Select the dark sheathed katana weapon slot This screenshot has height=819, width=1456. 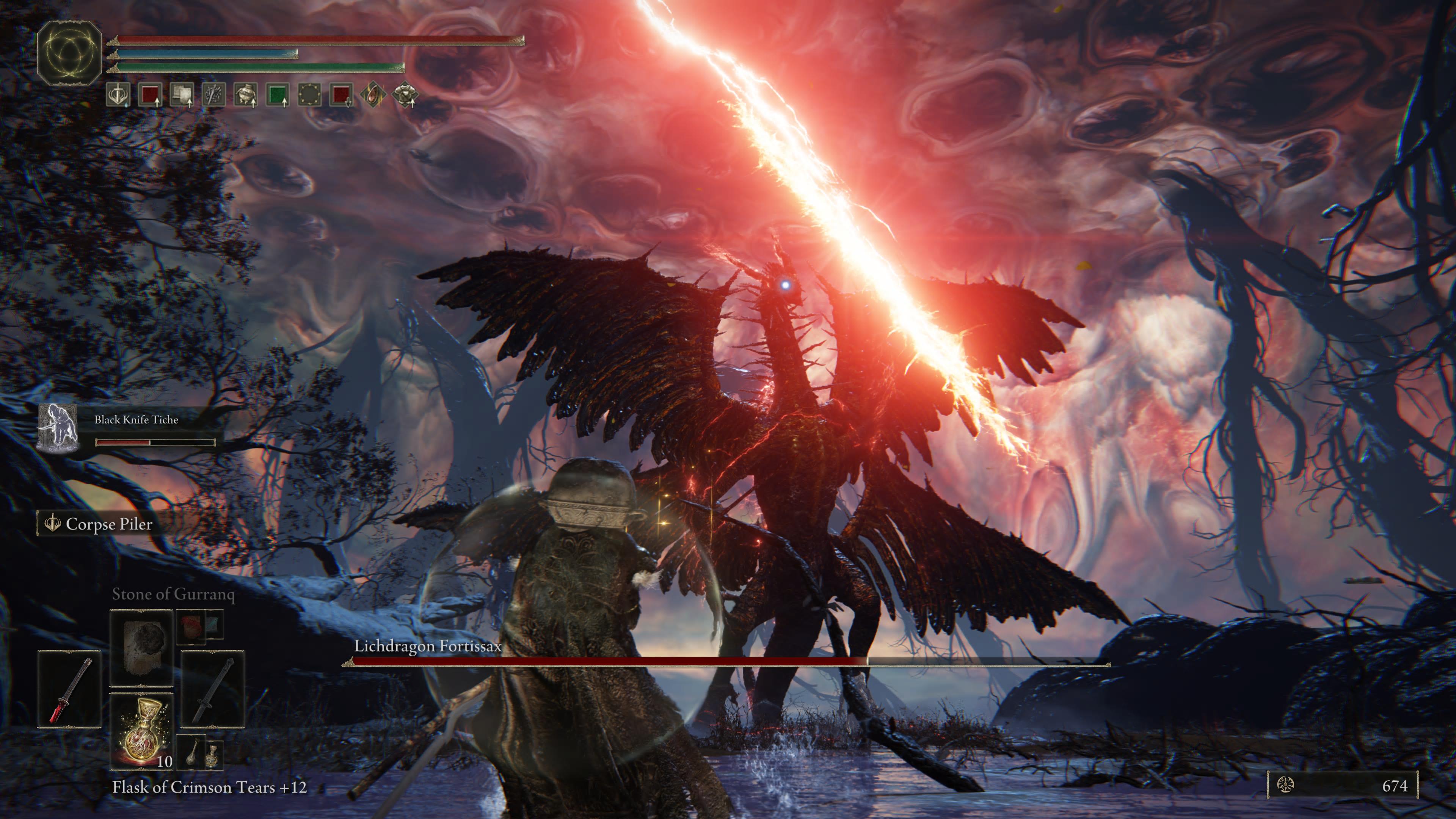click(212, 689)
